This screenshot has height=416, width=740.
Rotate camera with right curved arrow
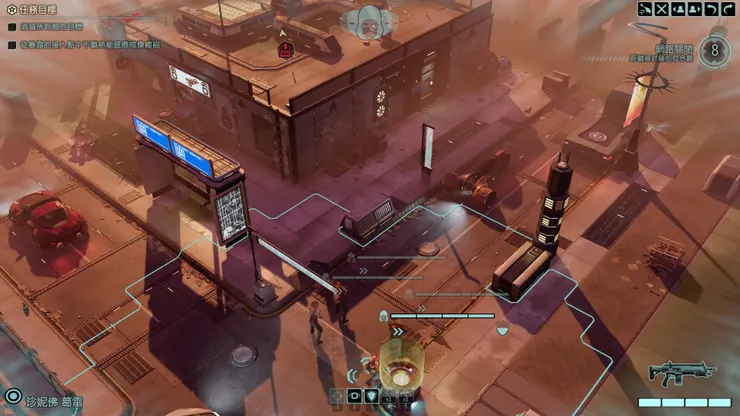point(728,10)
